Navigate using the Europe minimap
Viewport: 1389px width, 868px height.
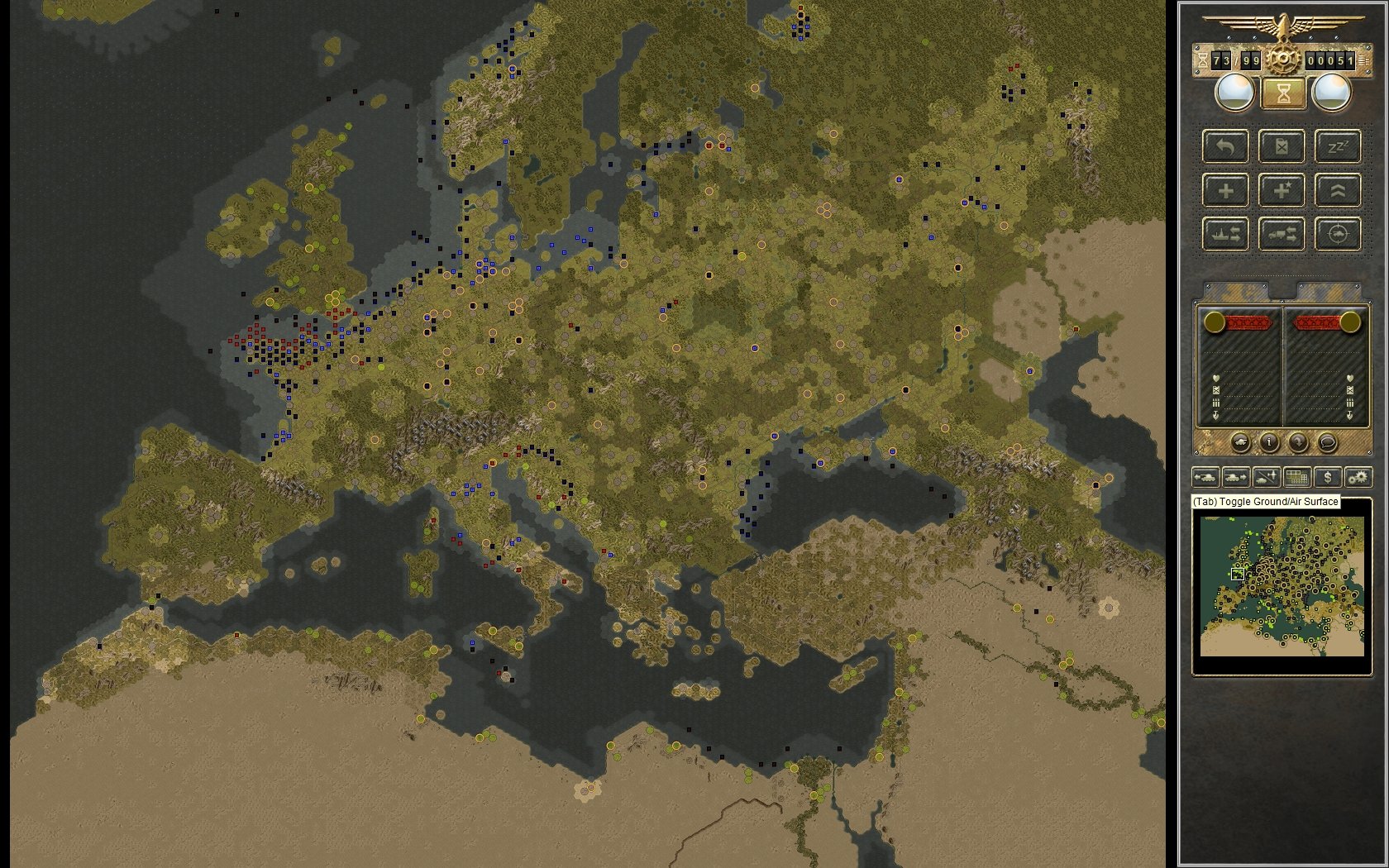(1282, 587)
